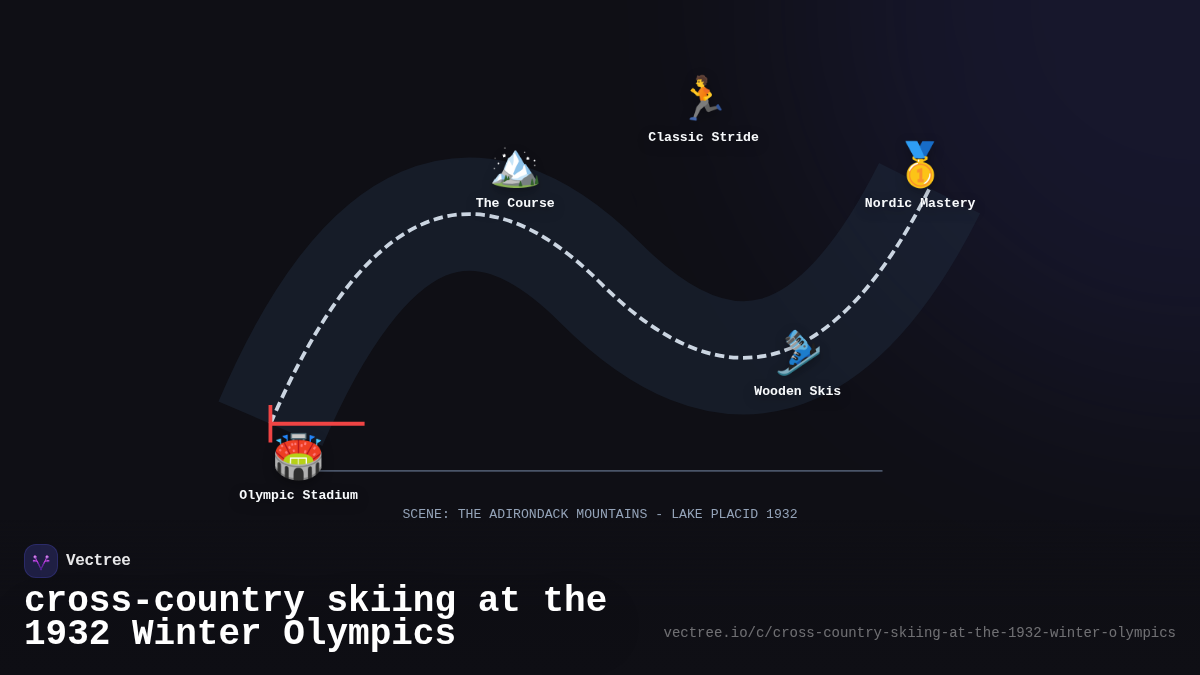Open the vectree.io course link

click(x=919, y=633)
